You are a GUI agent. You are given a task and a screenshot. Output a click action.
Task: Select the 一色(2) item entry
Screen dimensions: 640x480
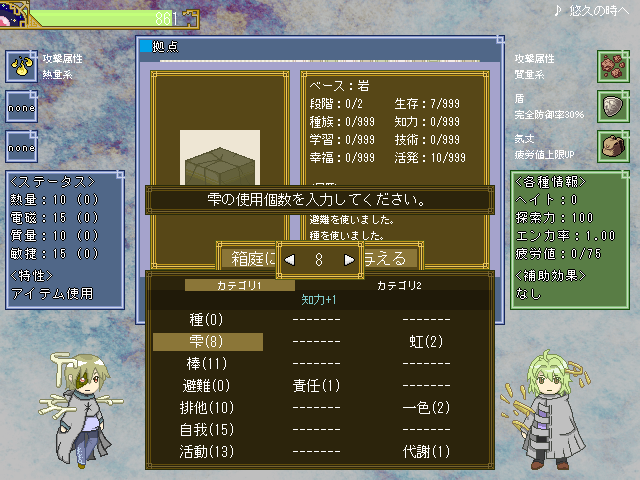426,408
